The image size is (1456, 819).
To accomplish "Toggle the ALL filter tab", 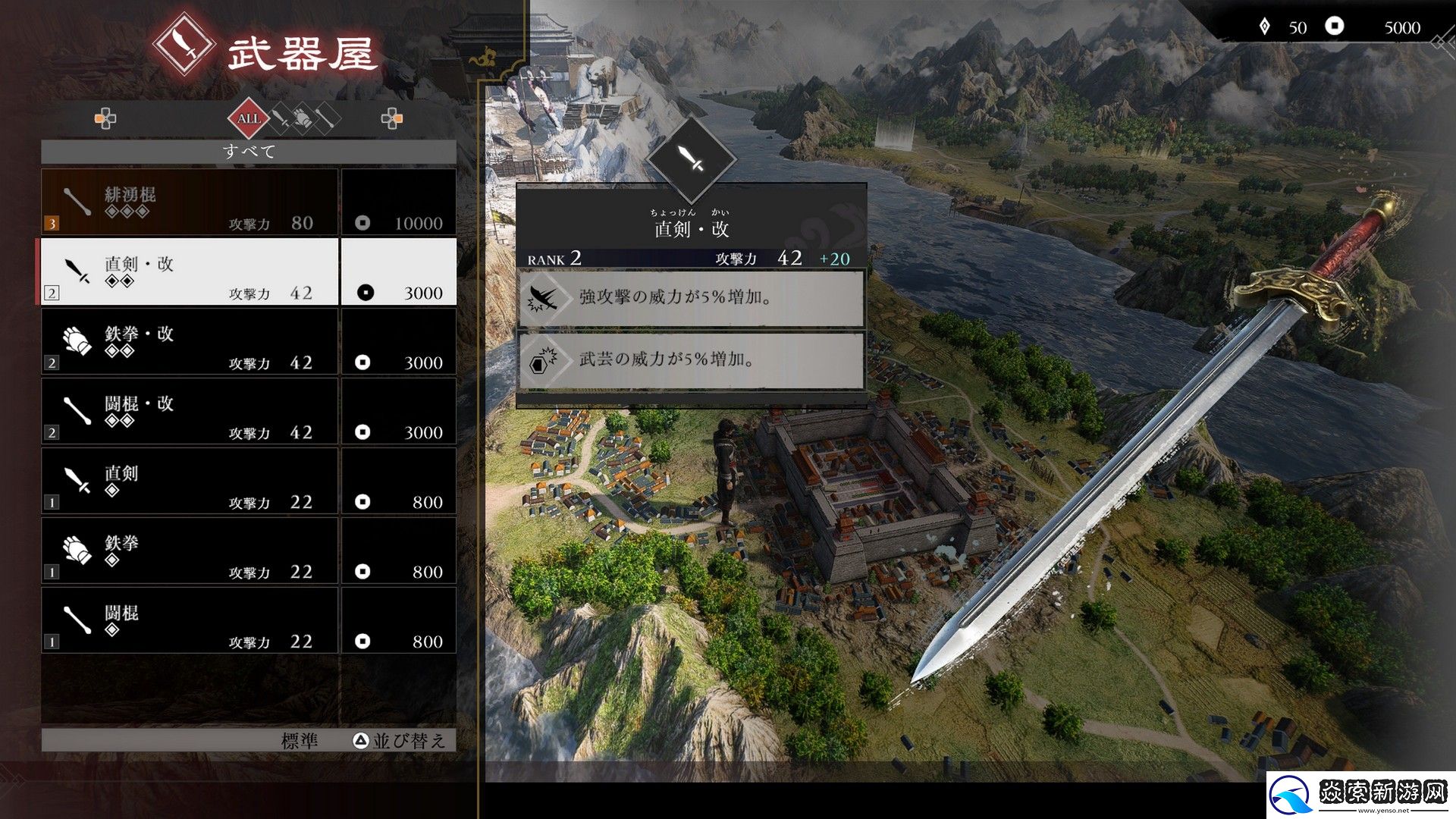I will 249,118.
